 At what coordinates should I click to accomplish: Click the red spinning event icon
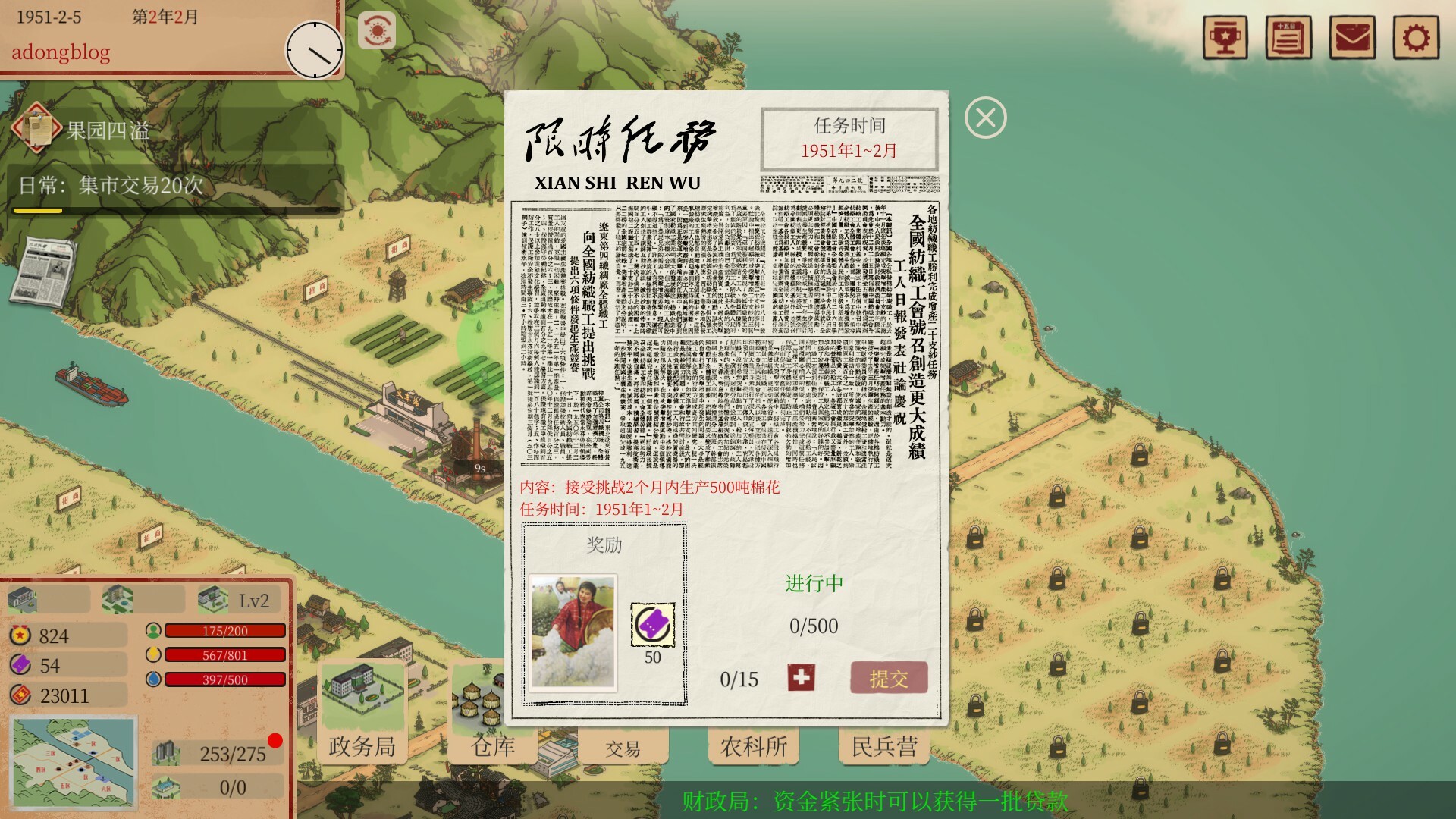pyautogui.click(x=378, y=31)
